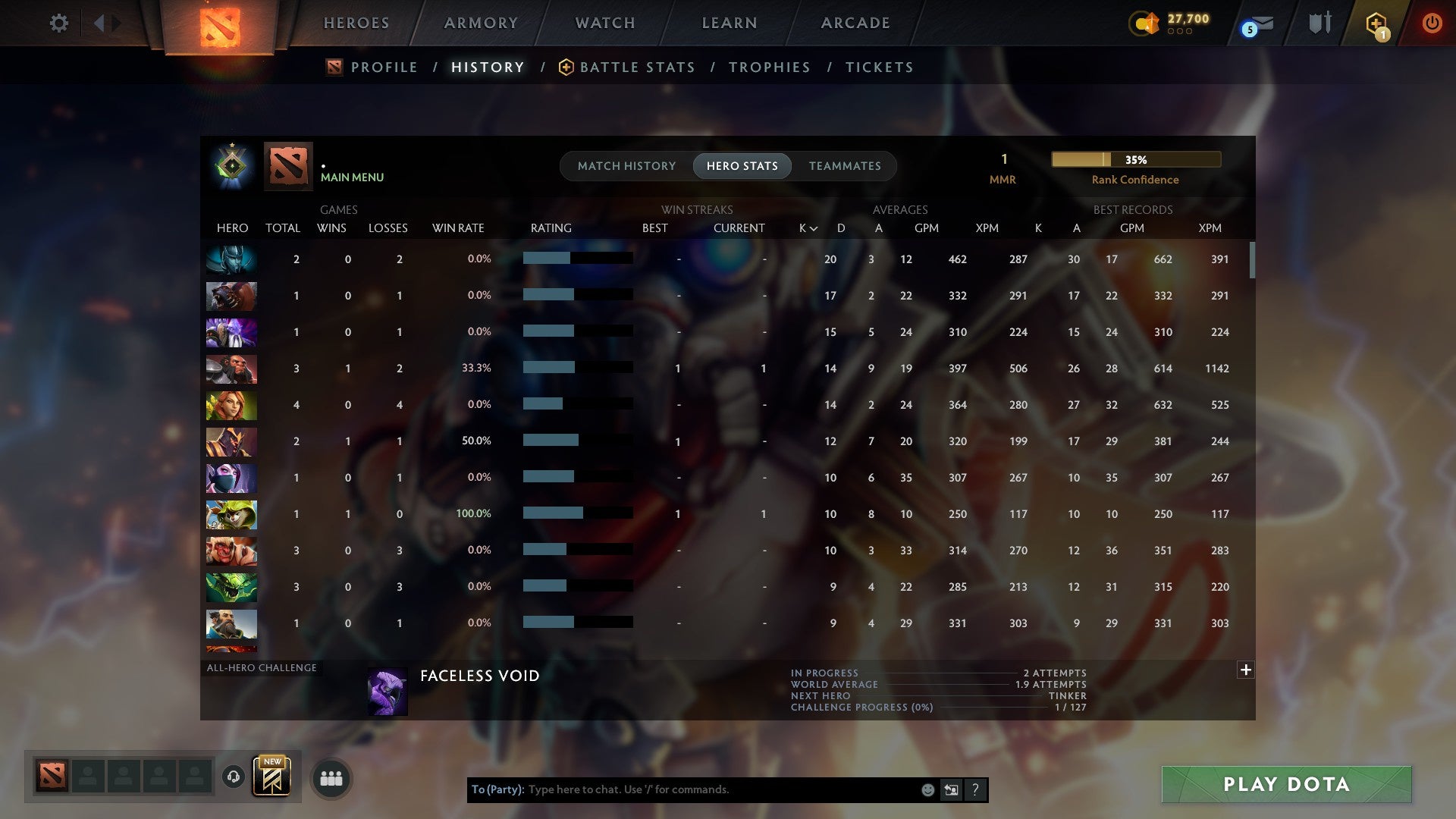The height and width of the screenshot is (819, 1456).
Task: Open the emoticon picker in the chat bar
Action: pos(927,789)
